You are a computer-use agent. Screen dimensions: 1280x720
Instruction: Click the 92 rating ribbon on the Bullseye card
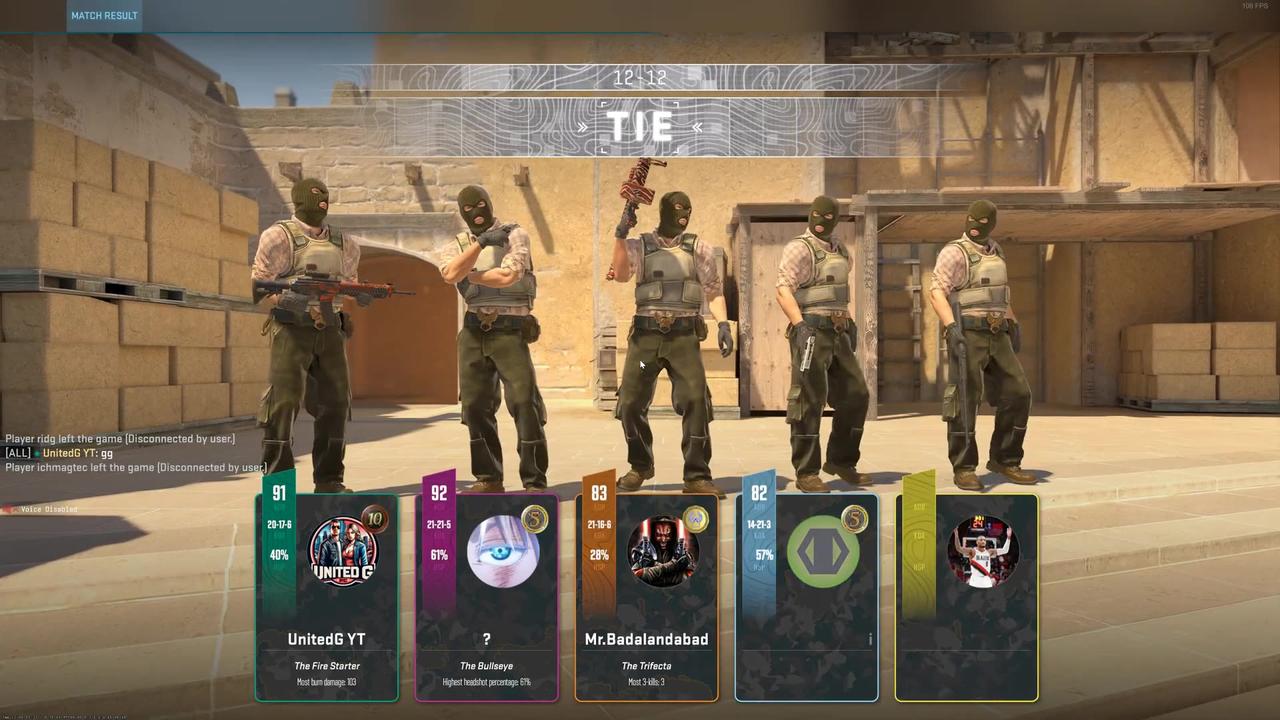[439, 493]
